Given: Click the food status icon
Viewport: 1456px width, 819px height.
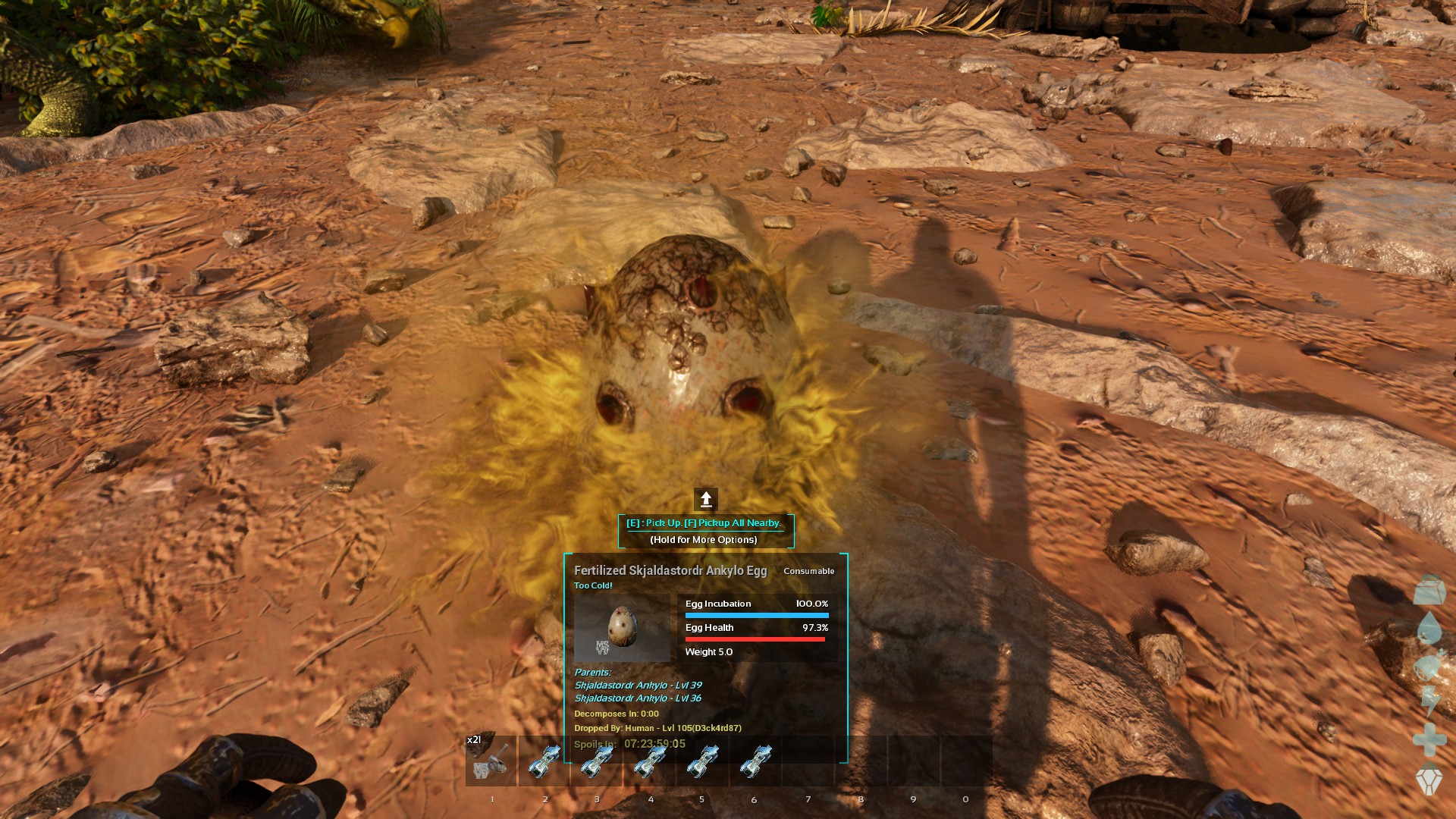Looking at the screenshot, I should [1429, 666].
